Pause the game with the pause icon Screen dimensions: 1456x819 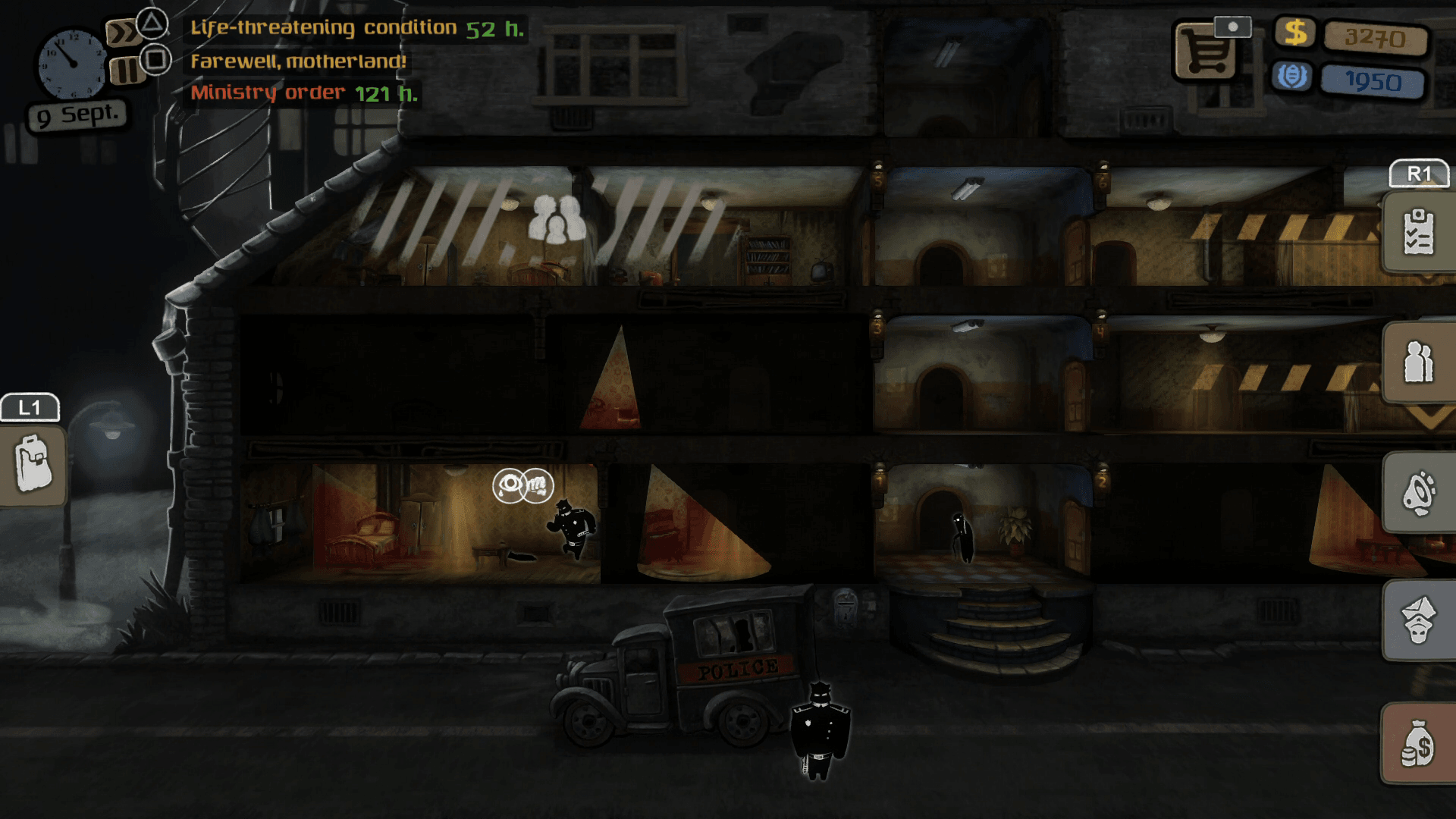coord(124,71)
